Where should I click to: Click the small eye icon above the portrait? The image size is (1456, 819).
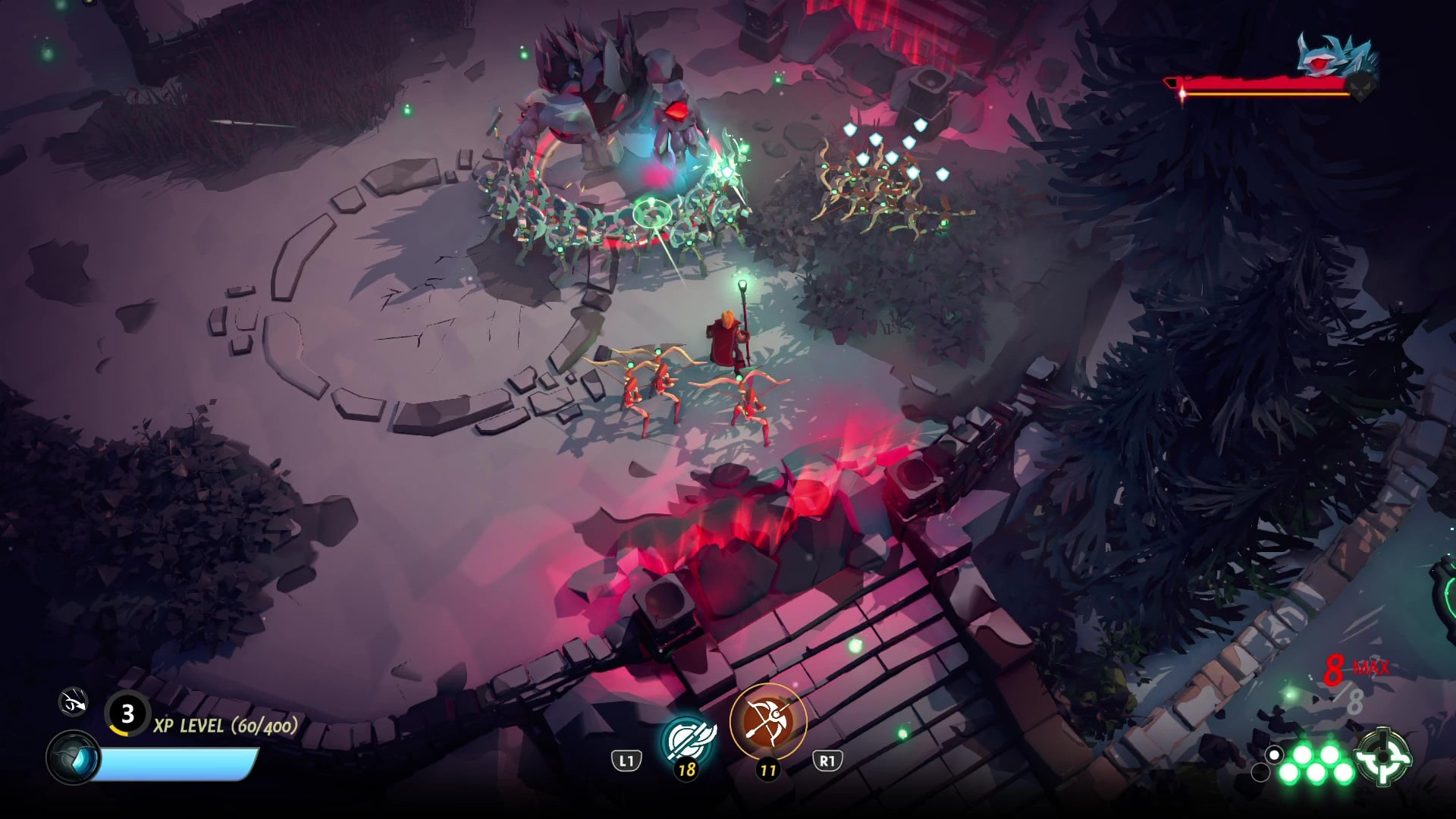pyautogui.click(x=74, y=703)
